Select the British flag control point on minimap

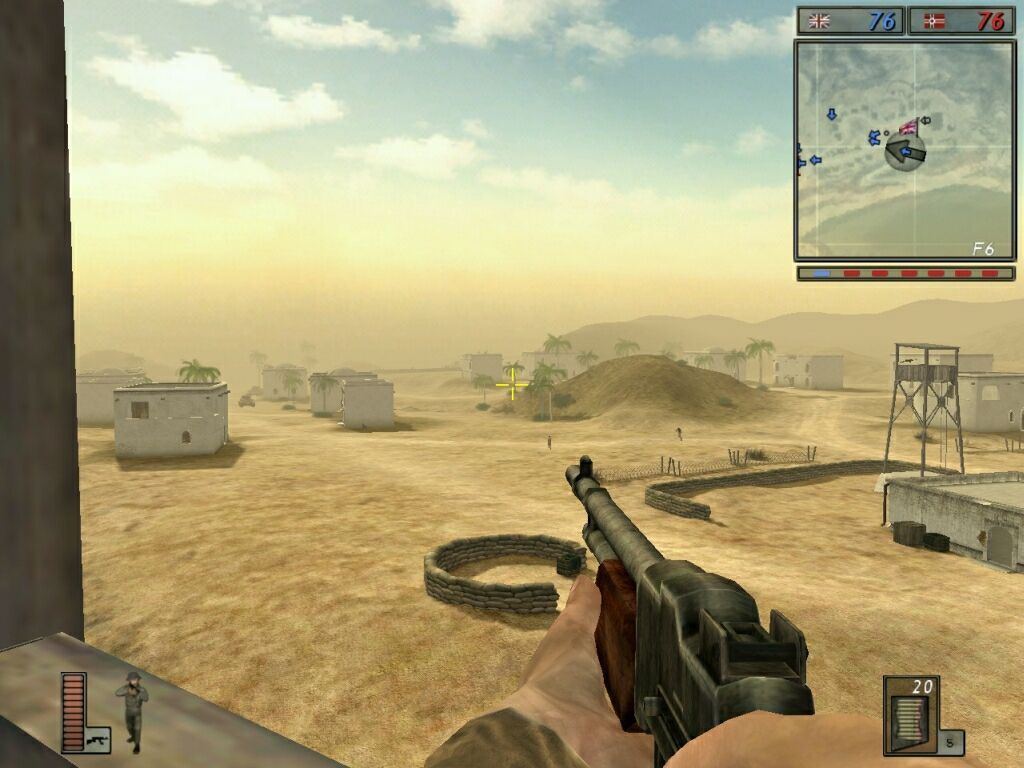[909, 127]
